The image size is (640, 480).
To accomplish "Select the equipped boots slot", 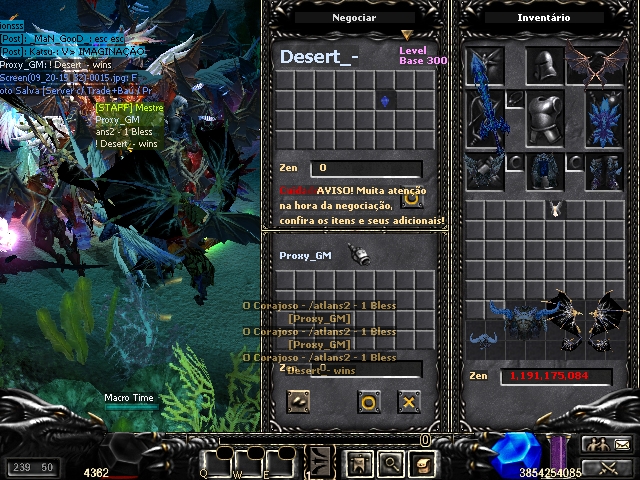I will (x=604, y=171).
